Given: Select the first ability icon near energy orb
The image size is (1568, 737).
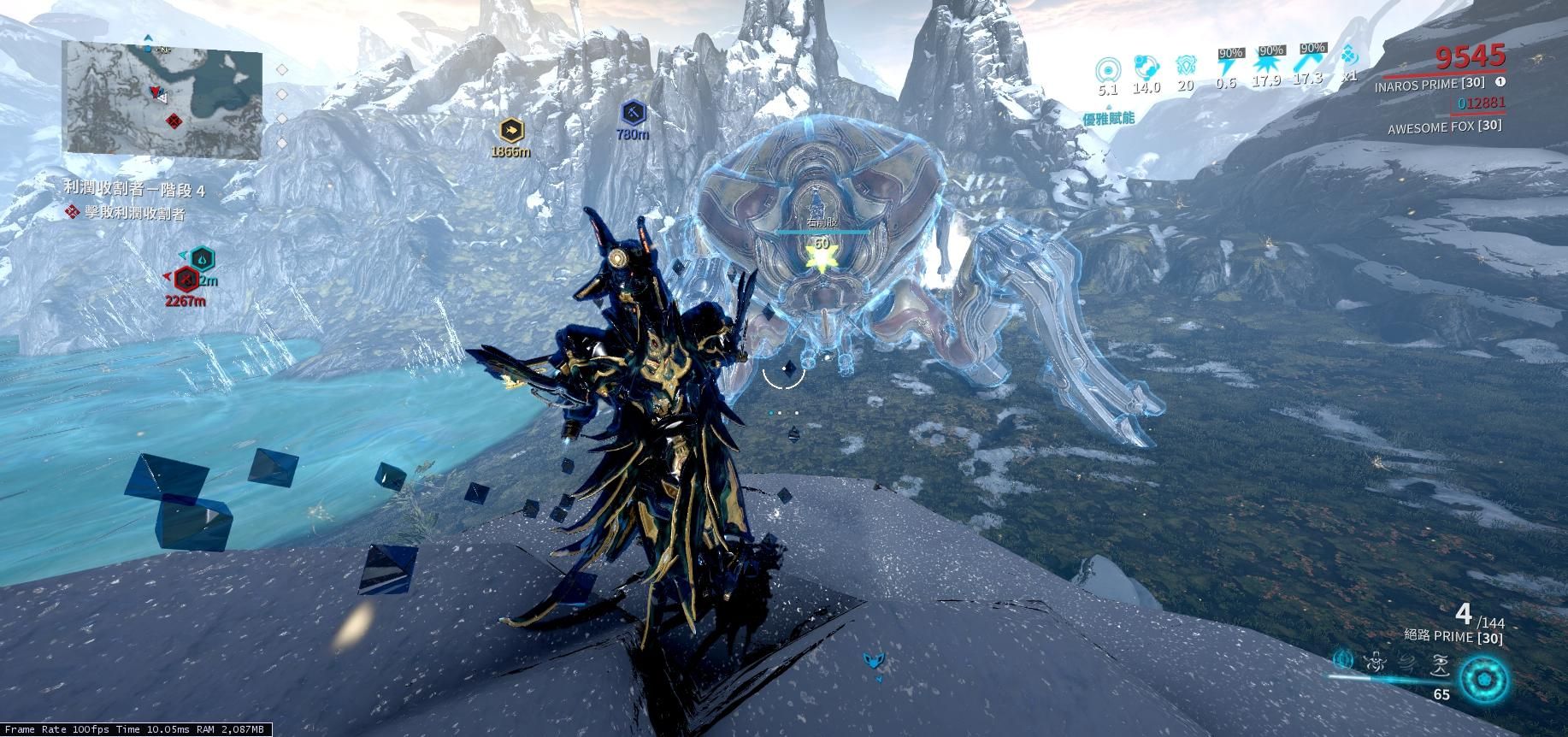Looking at the screenshot, I should point(1341,660).
